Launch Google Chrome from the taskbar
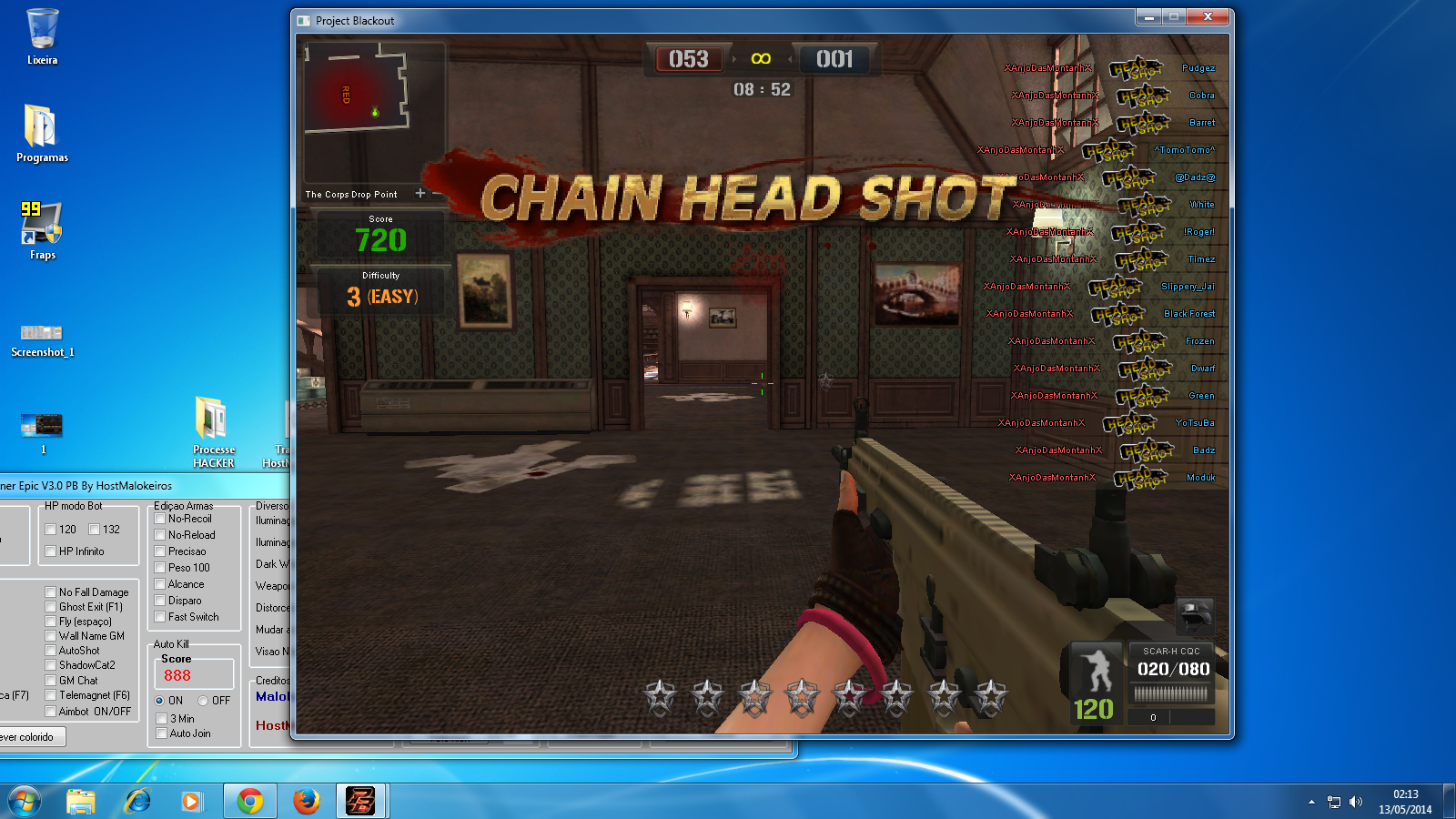The height and width of the screenshot is (819, 1456). coord(249,802)
